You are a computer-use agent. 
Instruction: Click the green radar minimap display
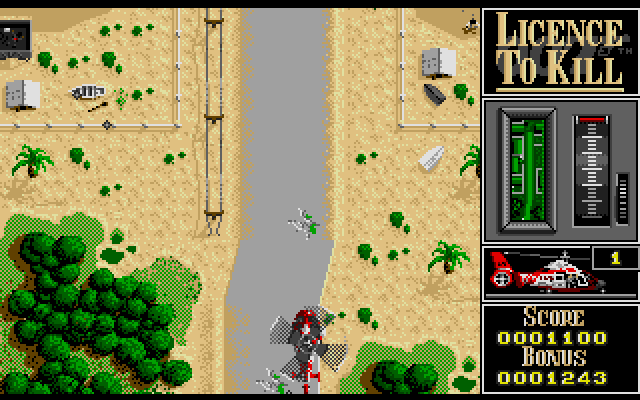(x=527, y=170)
